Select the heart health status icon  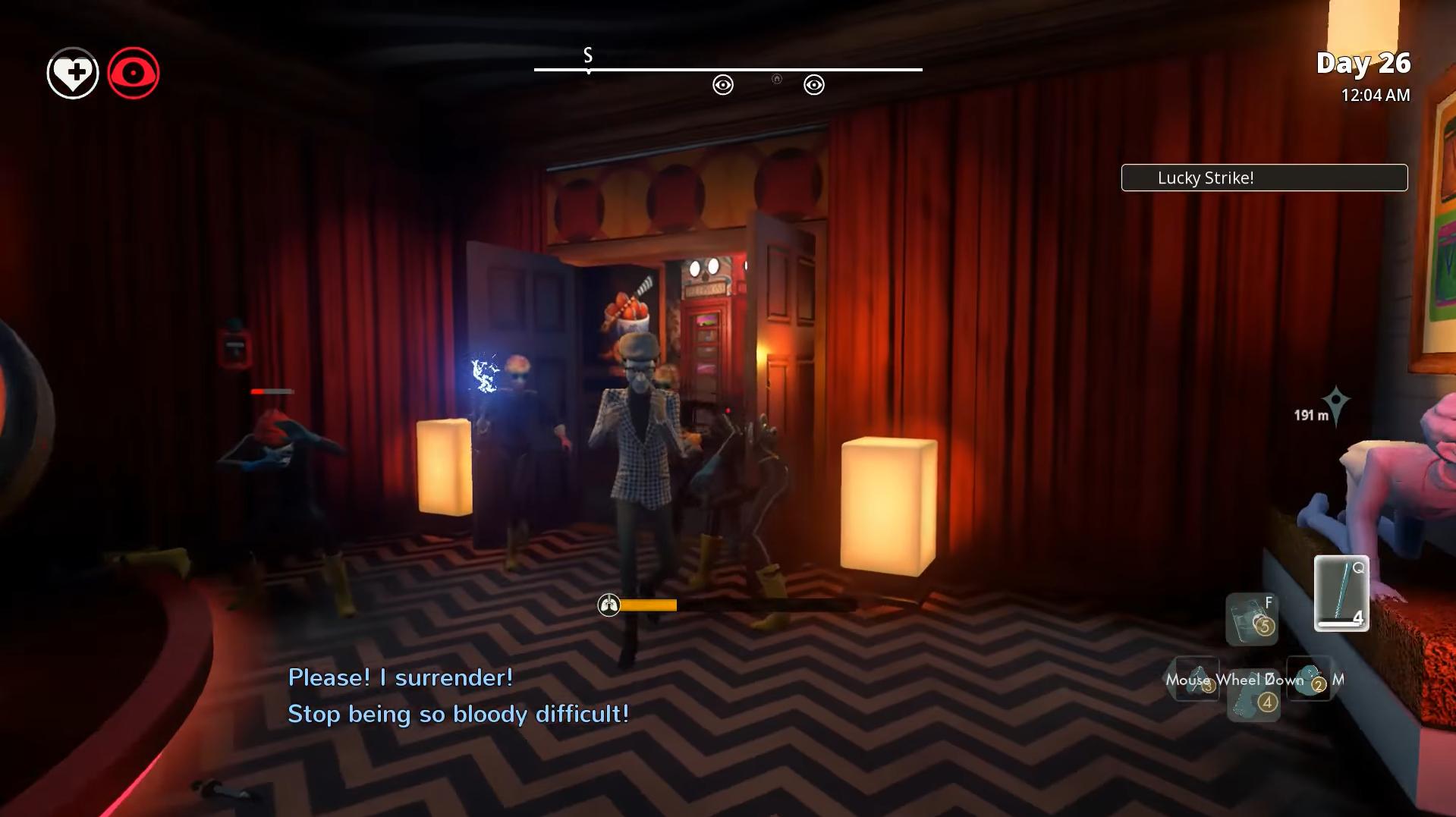click(71, 73)
